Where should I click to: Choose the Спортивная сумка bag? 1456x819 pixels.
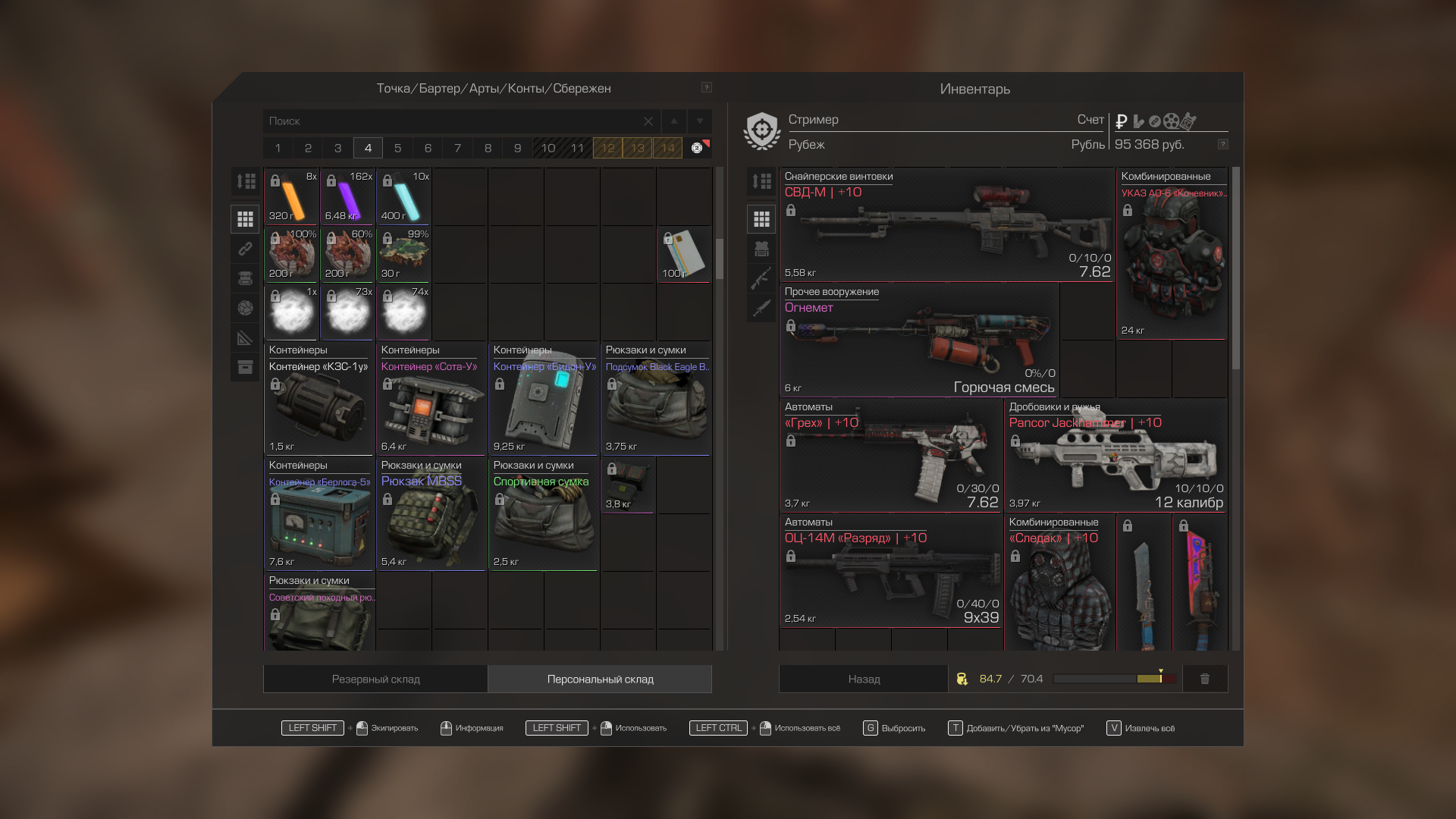click(544, 515)
